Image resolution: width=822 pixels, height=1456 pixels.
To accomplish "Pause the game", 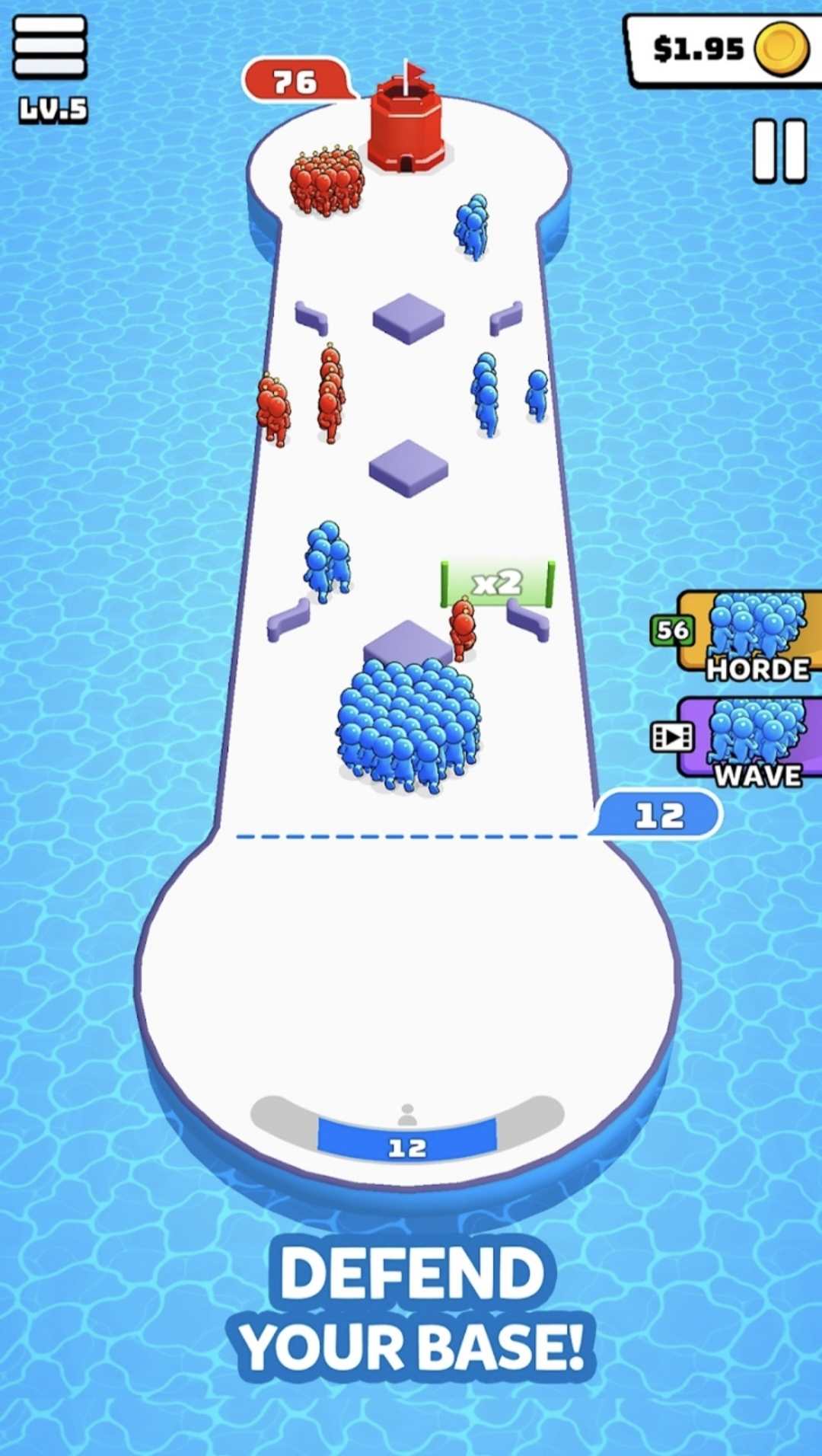I will tap(779, 150).
